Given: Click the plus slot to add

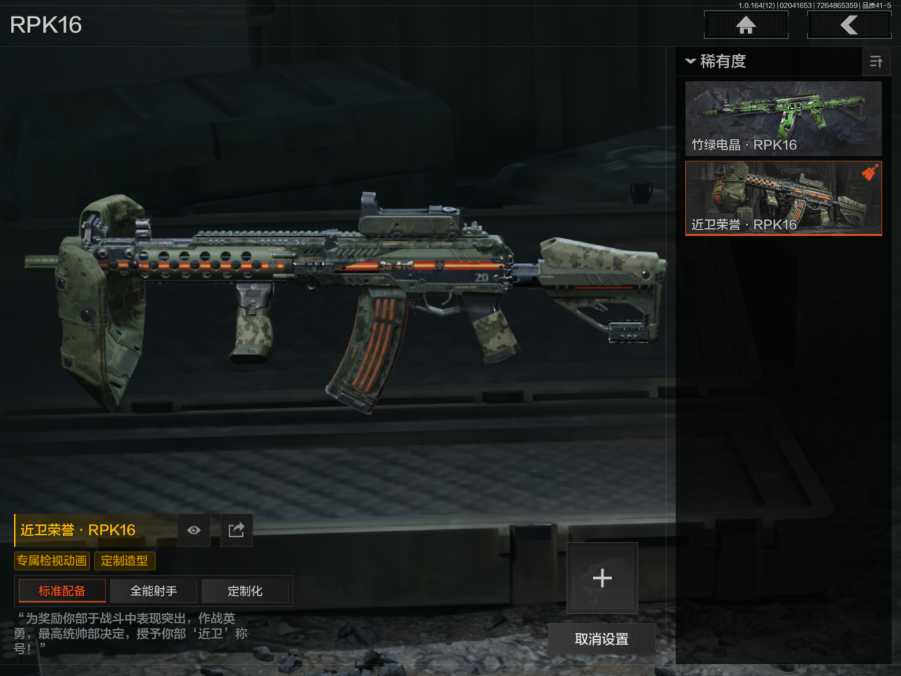Looking at the screenshot, I should coord(602,578).
